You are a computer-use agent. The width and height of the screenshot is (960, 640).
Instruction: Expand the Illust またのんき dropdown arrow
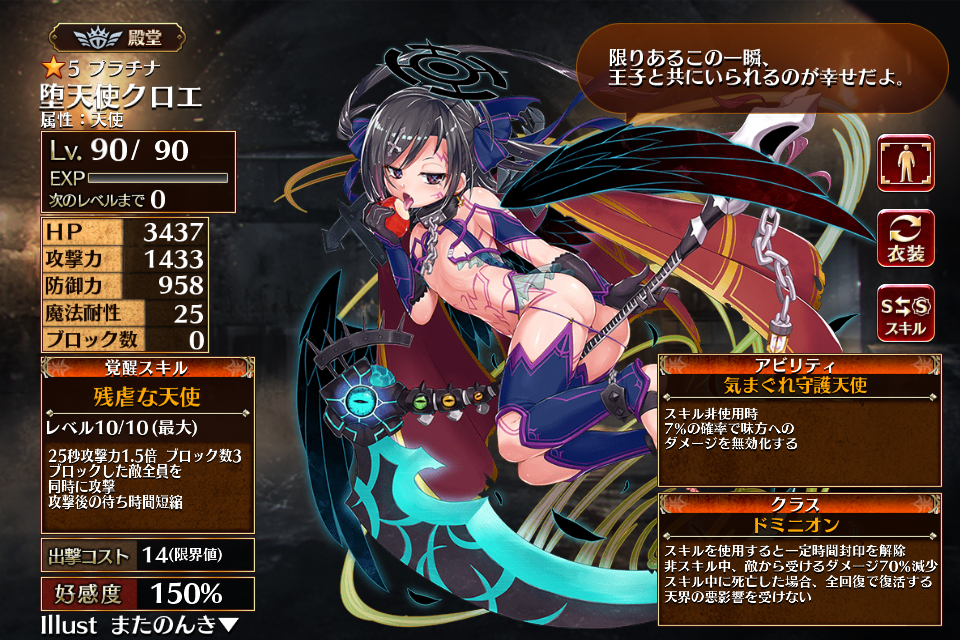[229, 626]
